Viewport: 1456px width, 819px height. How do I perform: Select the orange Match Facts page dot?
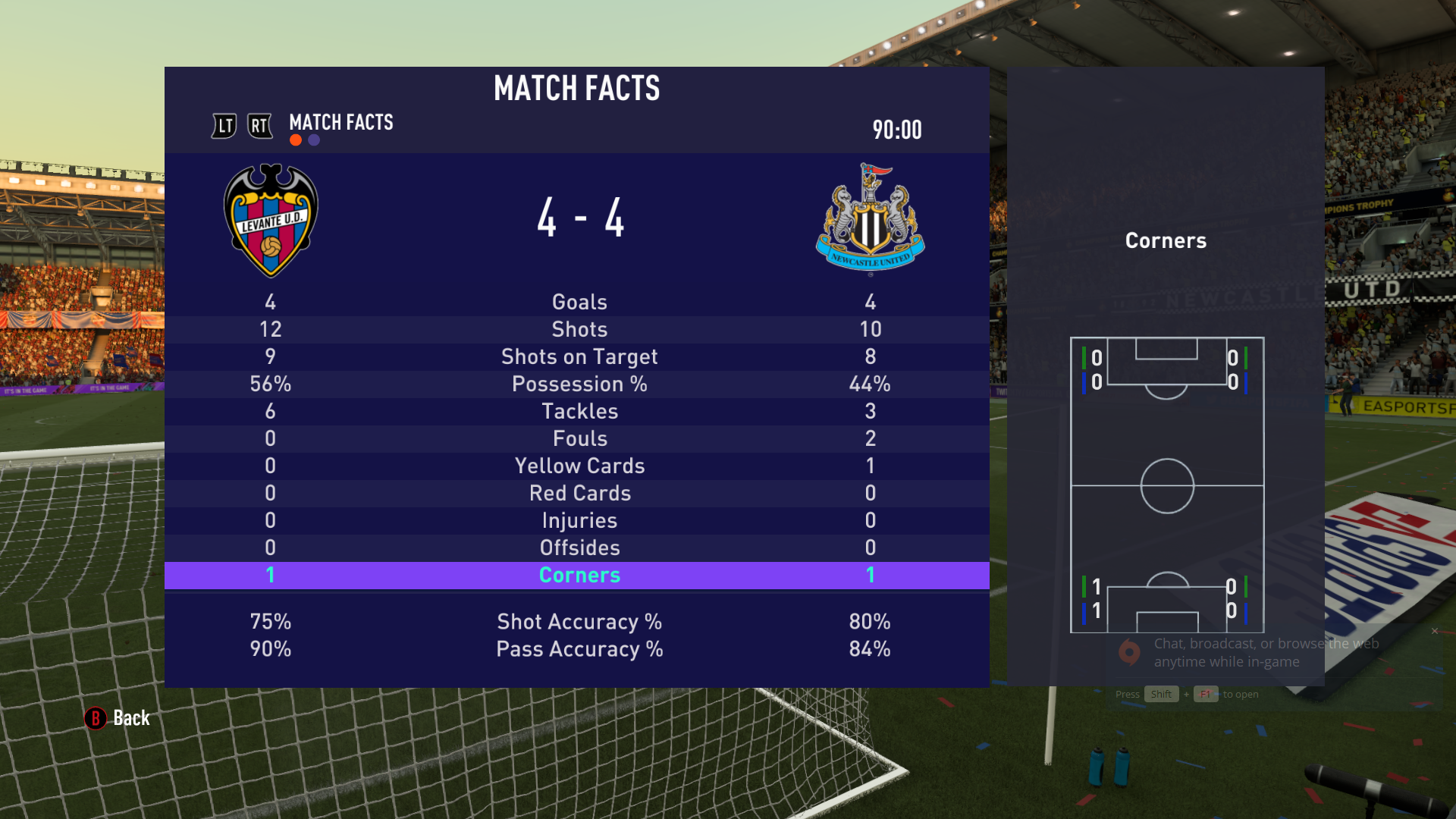[296, 140]
